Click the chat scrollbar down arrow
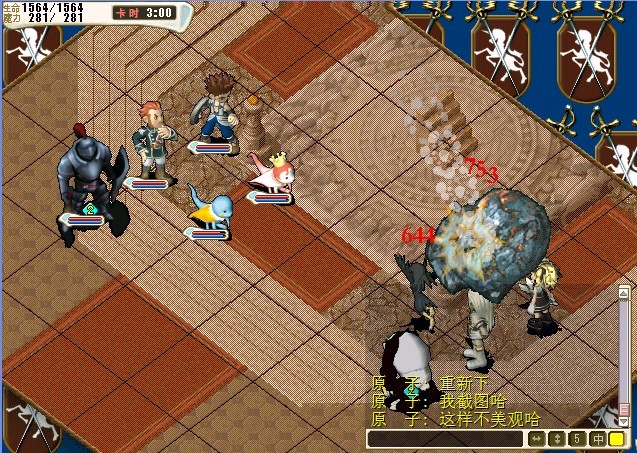The image size is (637, 453). [x=624, y=421]
